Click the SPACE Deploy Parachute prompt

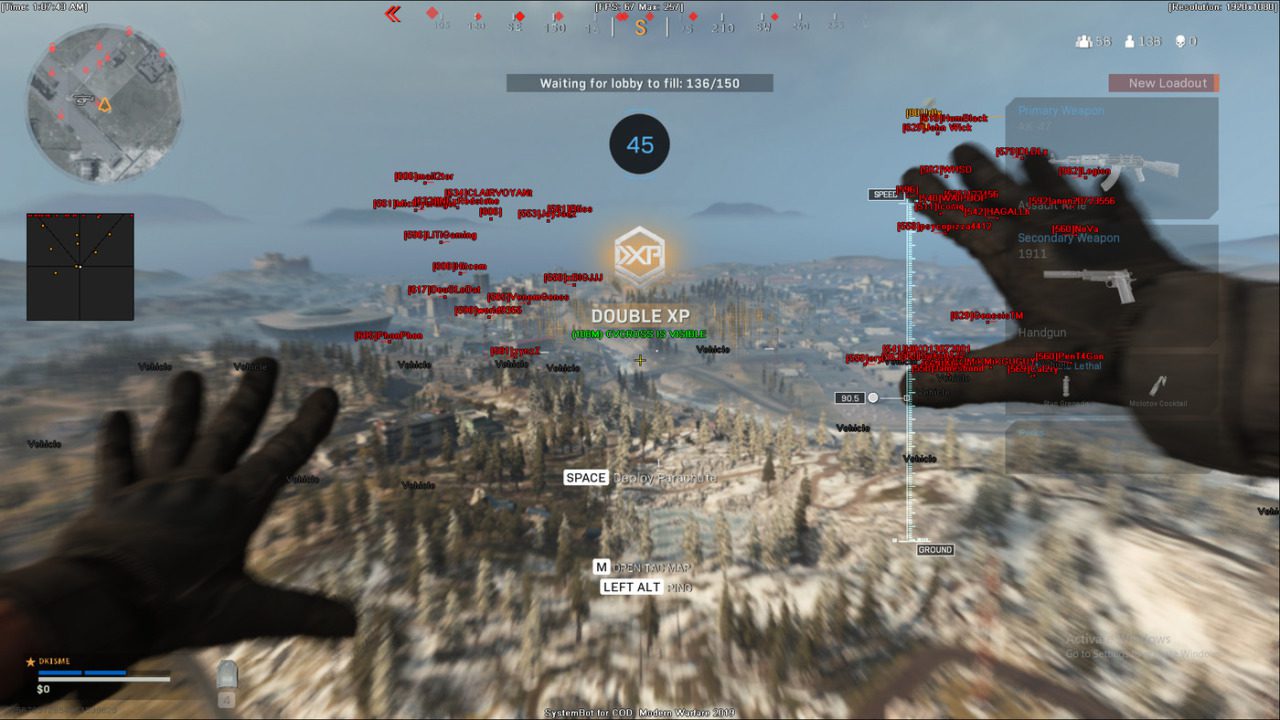(585, 477)
